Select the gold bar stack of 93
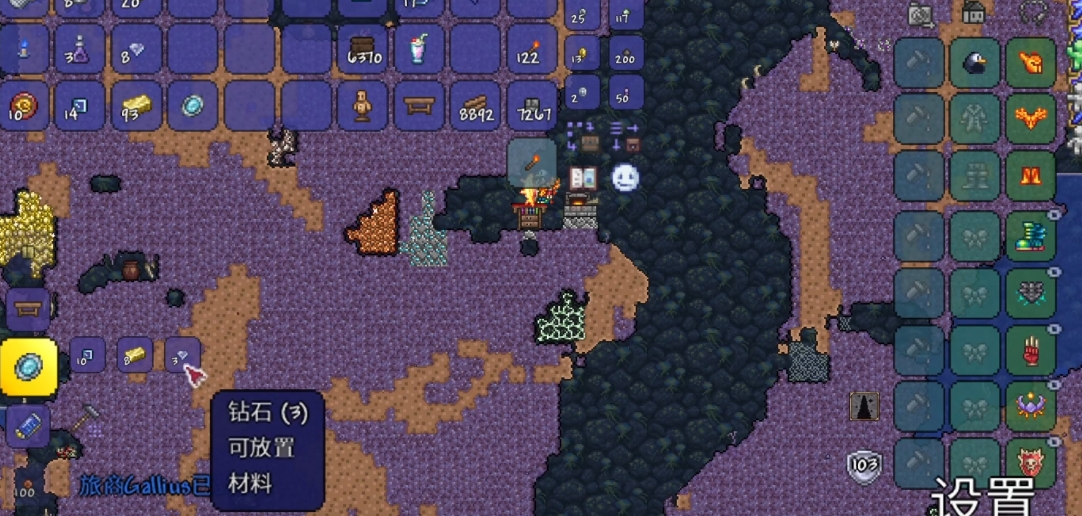 coord(136,105)
